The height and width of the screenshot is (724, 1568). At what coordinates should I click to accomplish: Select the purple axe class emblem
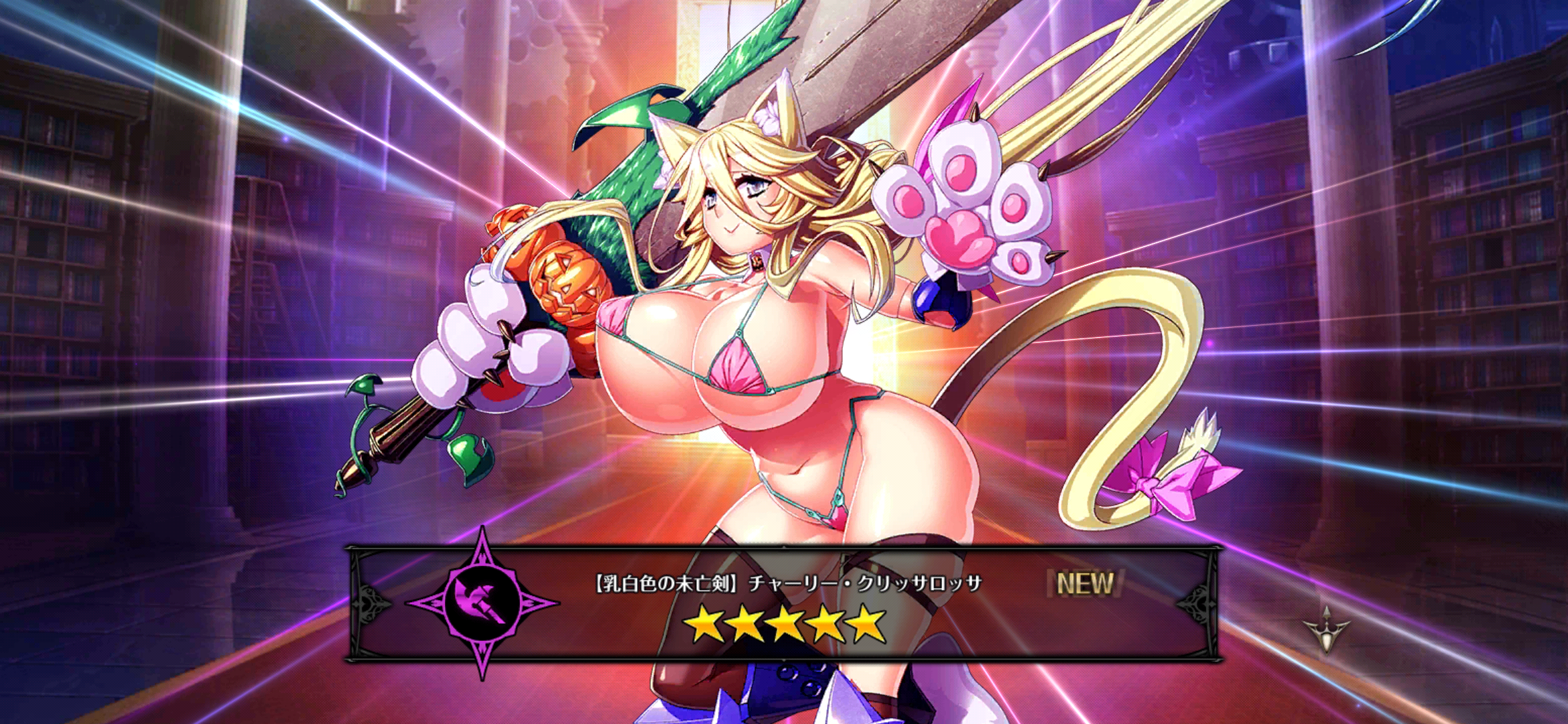coord(482,602)
